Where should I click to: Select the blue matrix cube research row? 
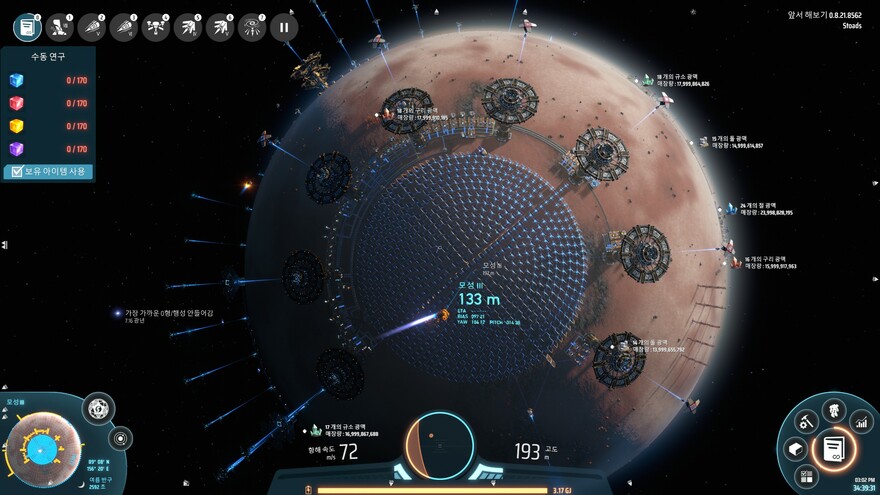pyautogui.click(x=48, y=82)
